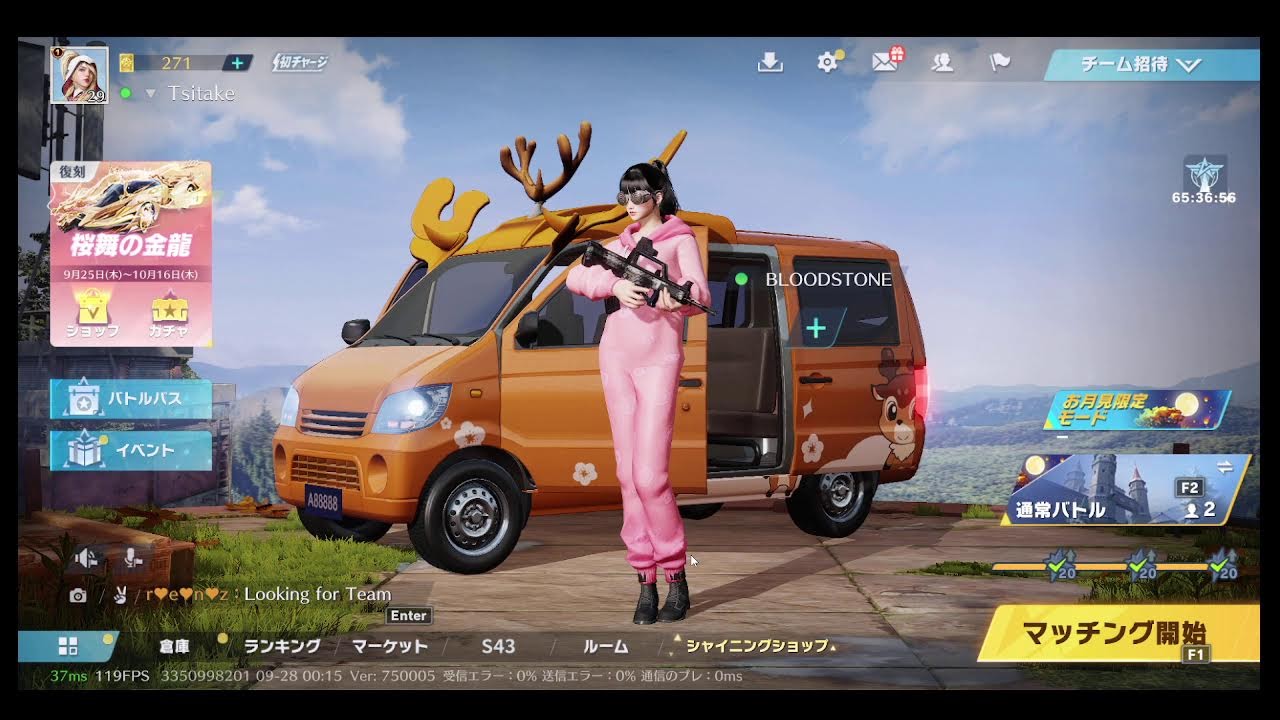
Task: Go to the 倉庫 tab
Action: pos(174,646)
